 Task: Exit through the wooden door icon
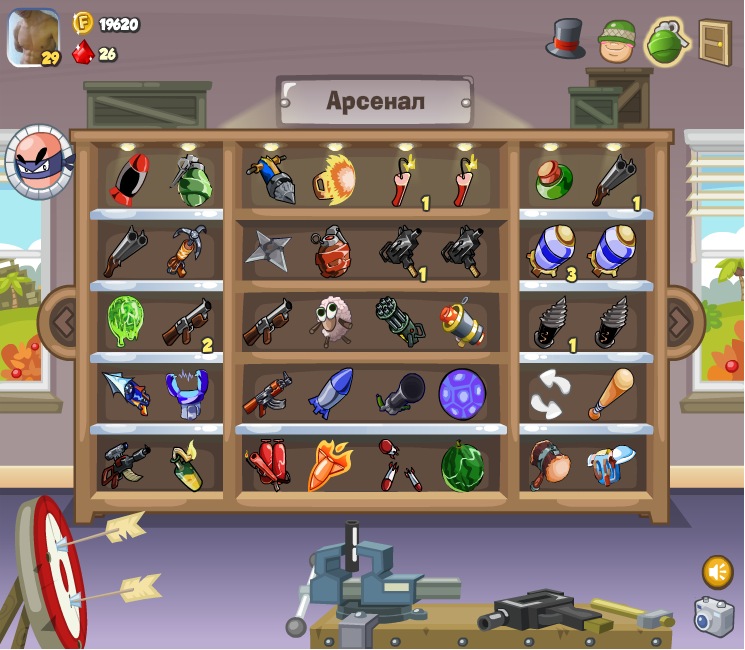pyautogui.click(x=715, y=42)
